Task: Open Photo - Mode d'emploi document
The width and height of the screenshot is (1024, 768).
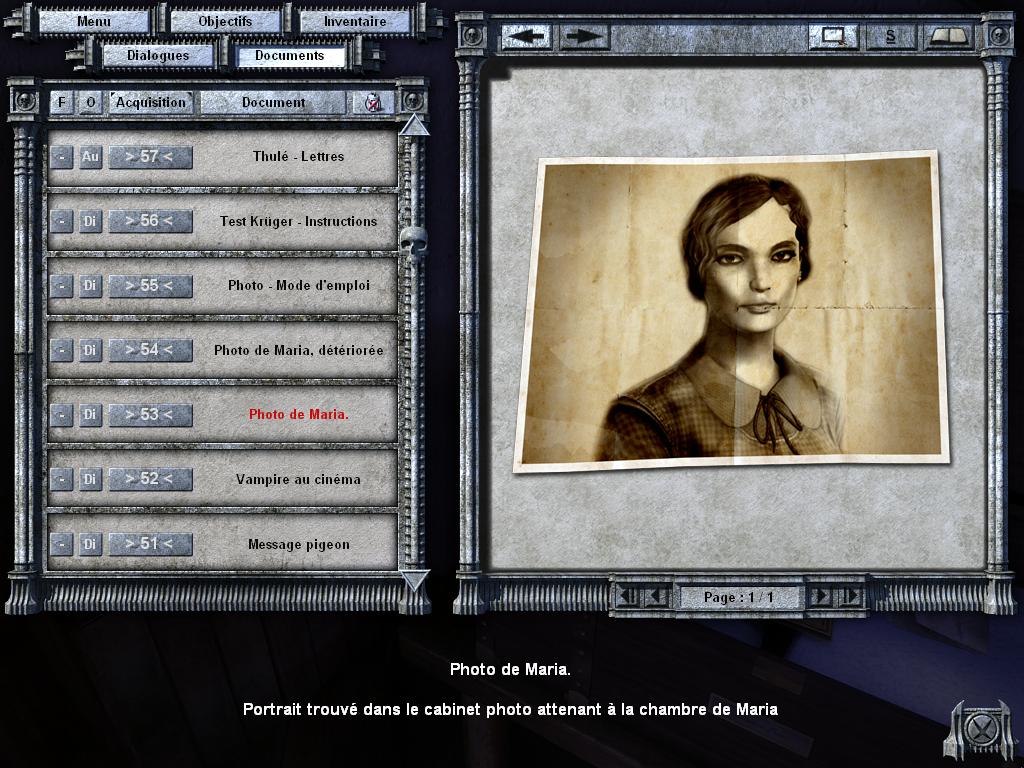Action: (298, 286)
